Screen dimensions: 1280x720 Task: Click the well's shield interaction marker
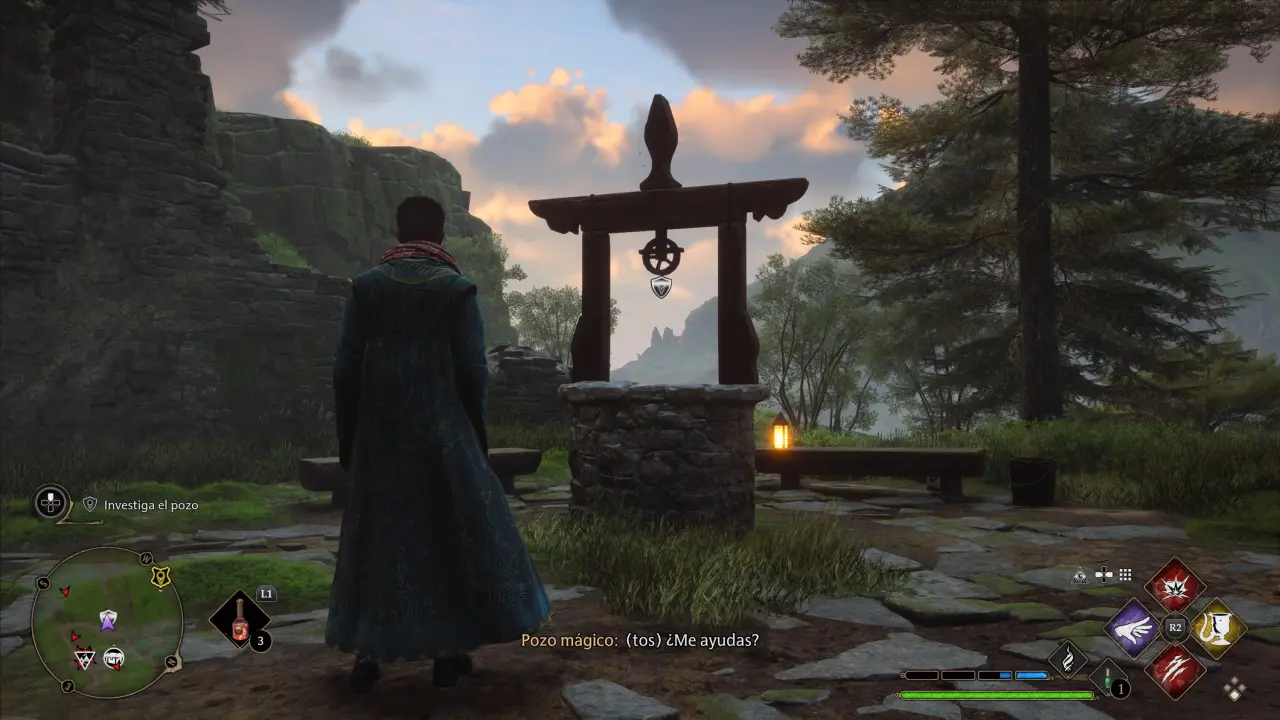click(x=661, y=287)
